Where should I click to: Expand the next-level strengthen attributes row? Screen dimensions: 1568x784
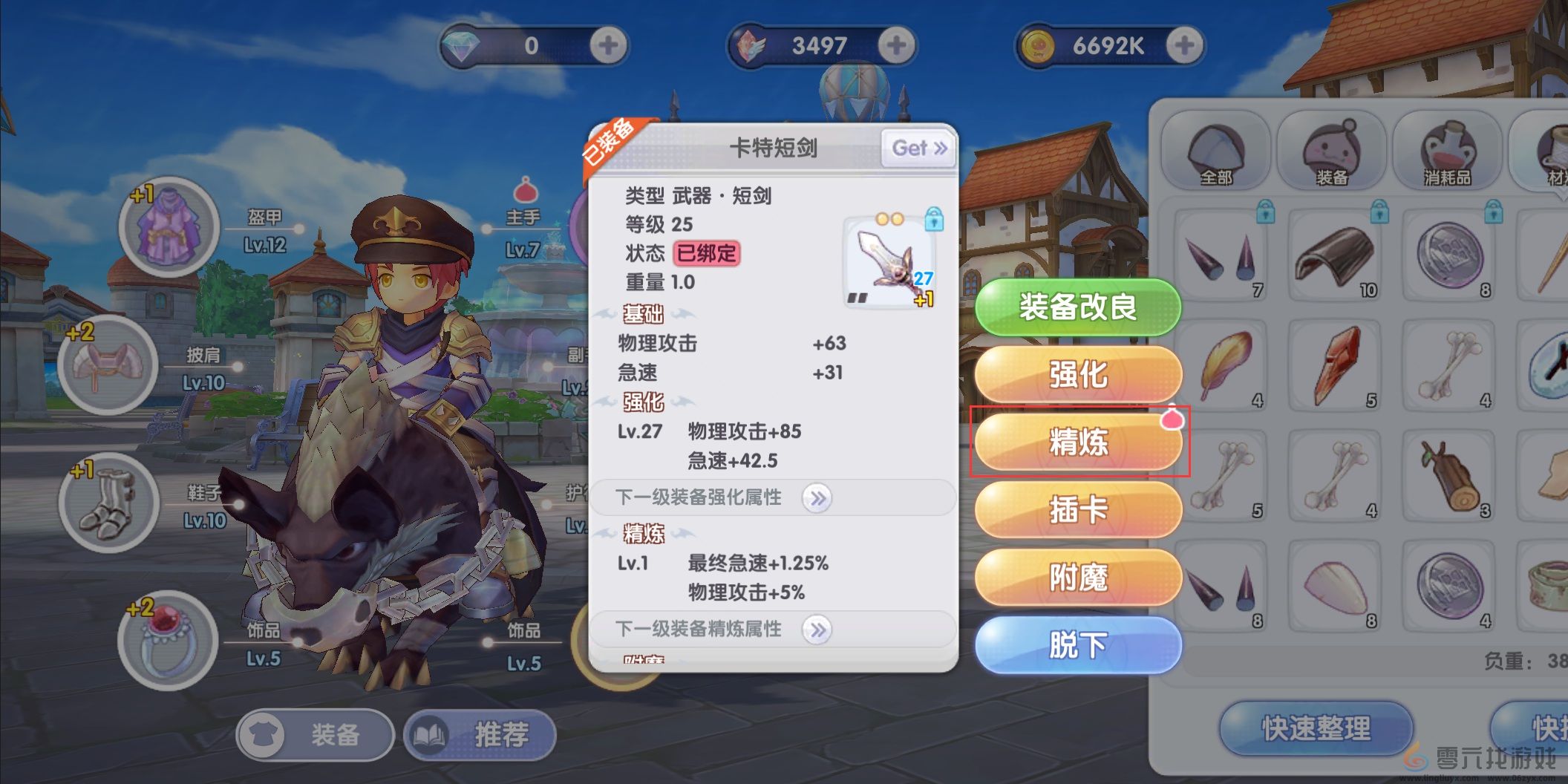(x=817, y=498)
